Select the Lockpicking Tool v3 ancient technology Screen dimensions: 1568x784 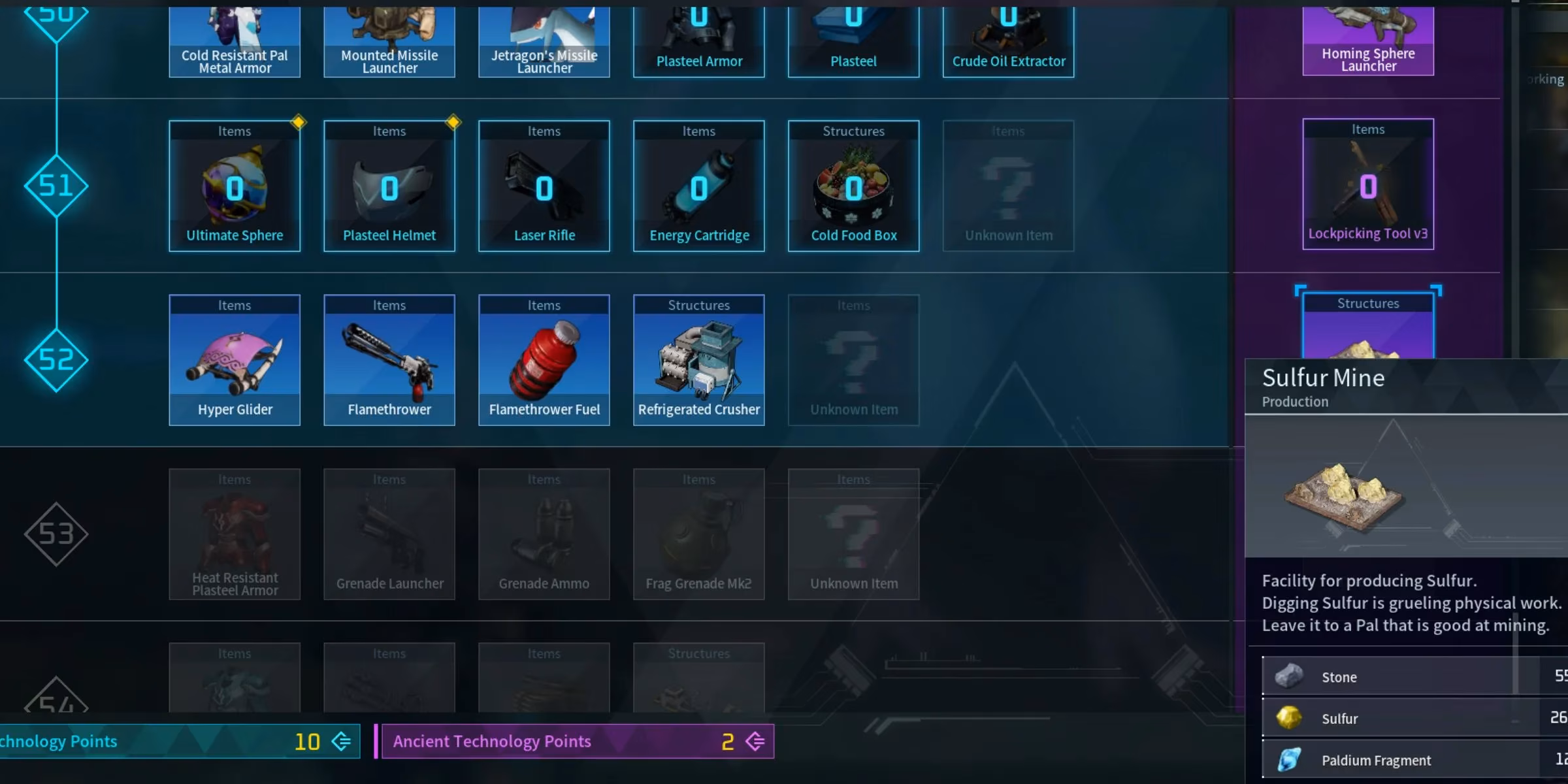coord(1368,184)
